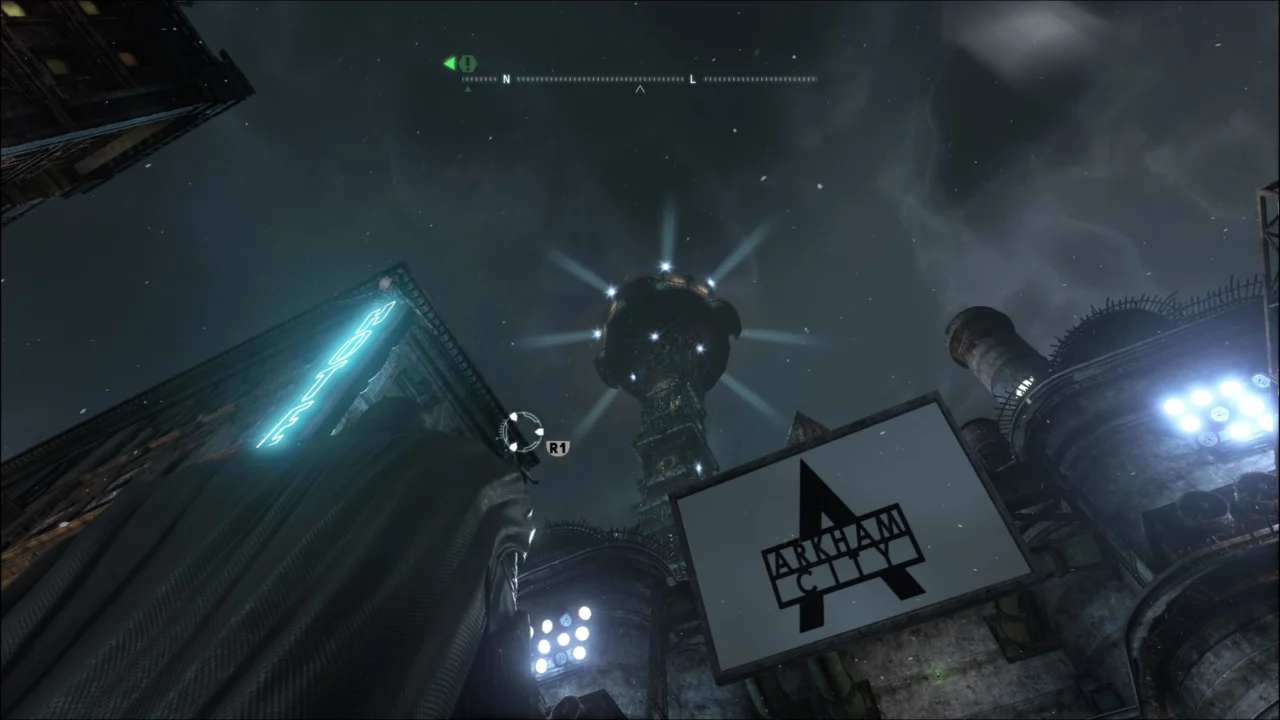Click the right-side arrow of the reticle
1280x720 pixels.
tap(539, 432)
